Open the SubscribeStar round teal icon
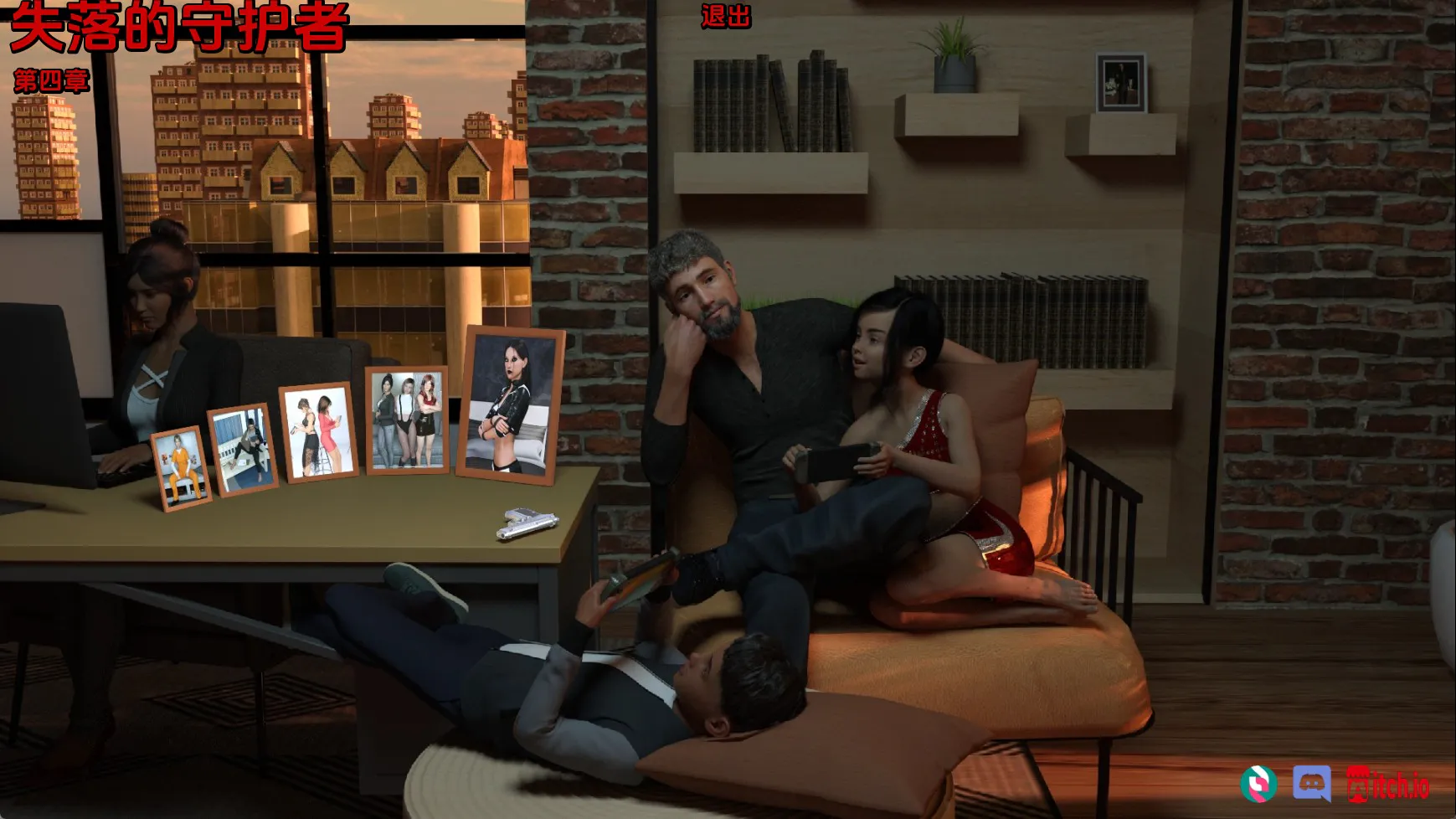The width and height of the screenshot is (1456, 819). point(1258,784)
